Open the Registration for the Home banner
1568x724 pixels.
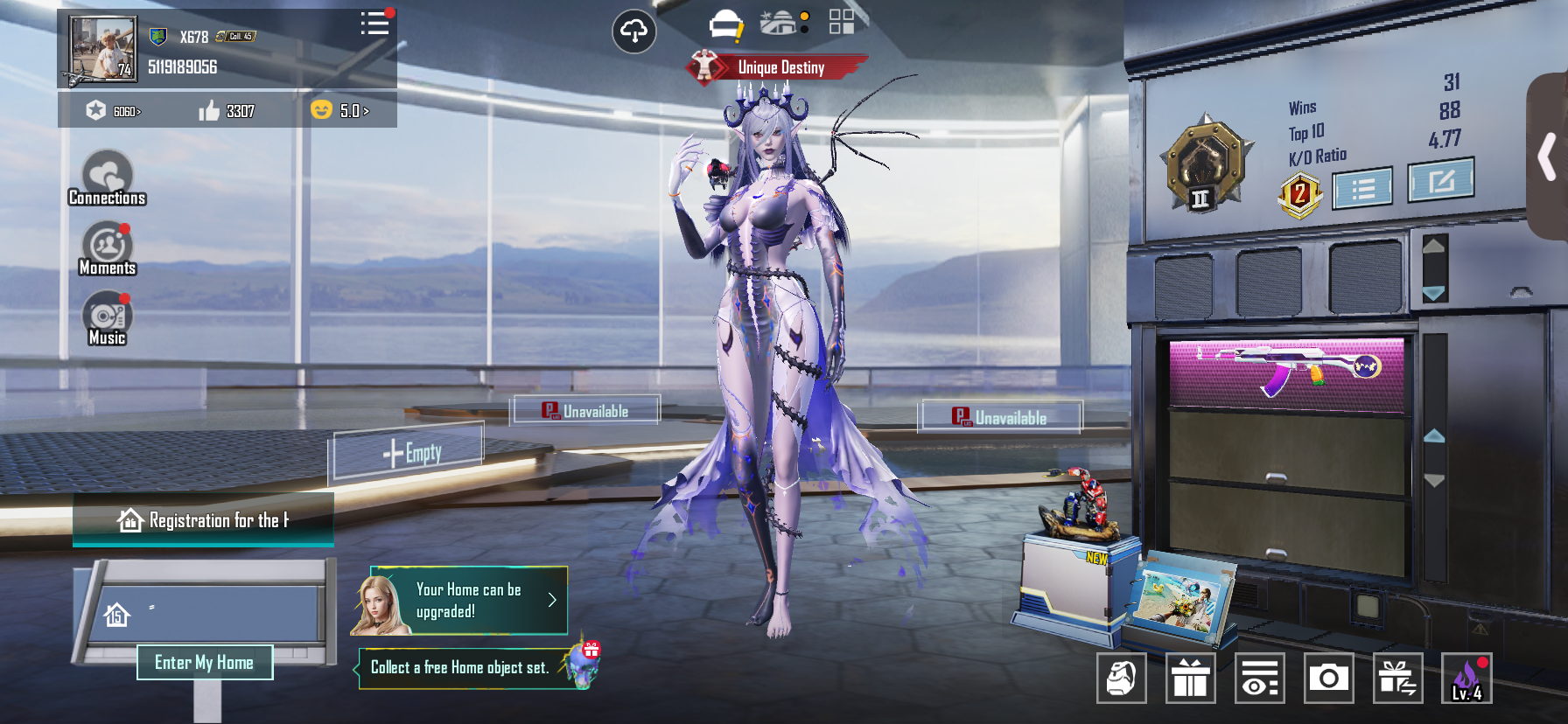click(203, 520)
